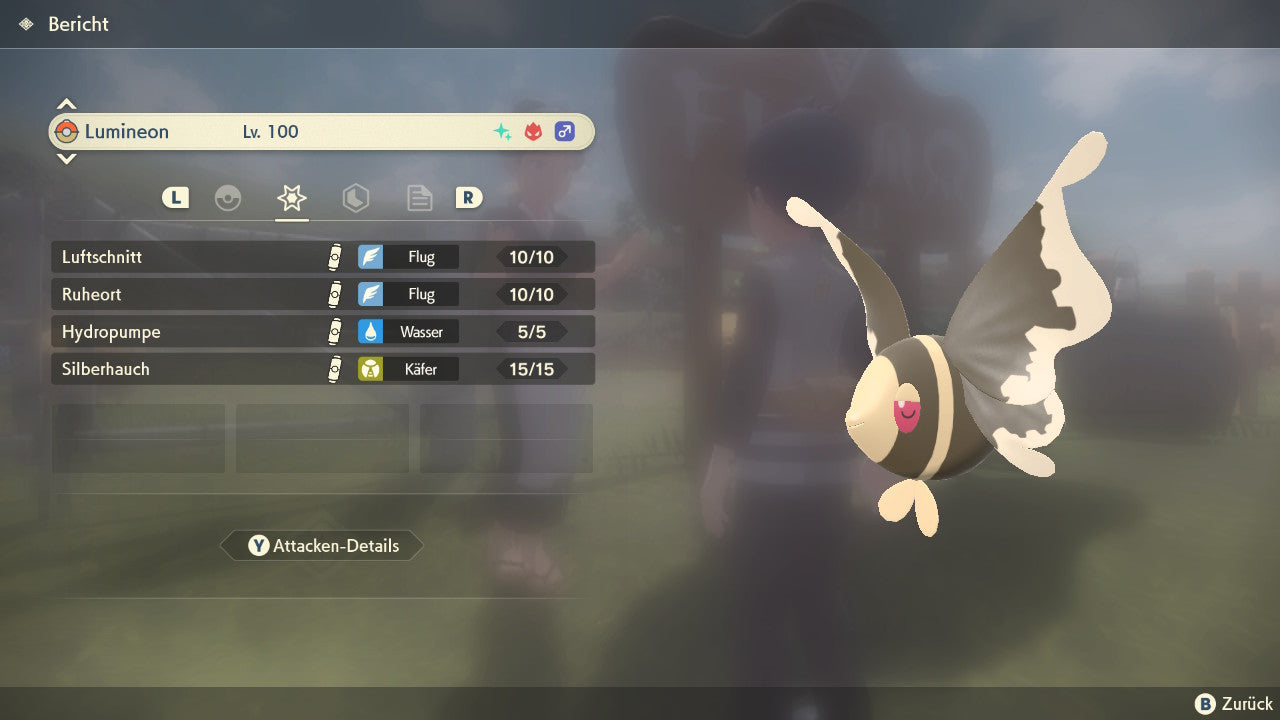Show Attacken-Details for the moves

point(322,546)
